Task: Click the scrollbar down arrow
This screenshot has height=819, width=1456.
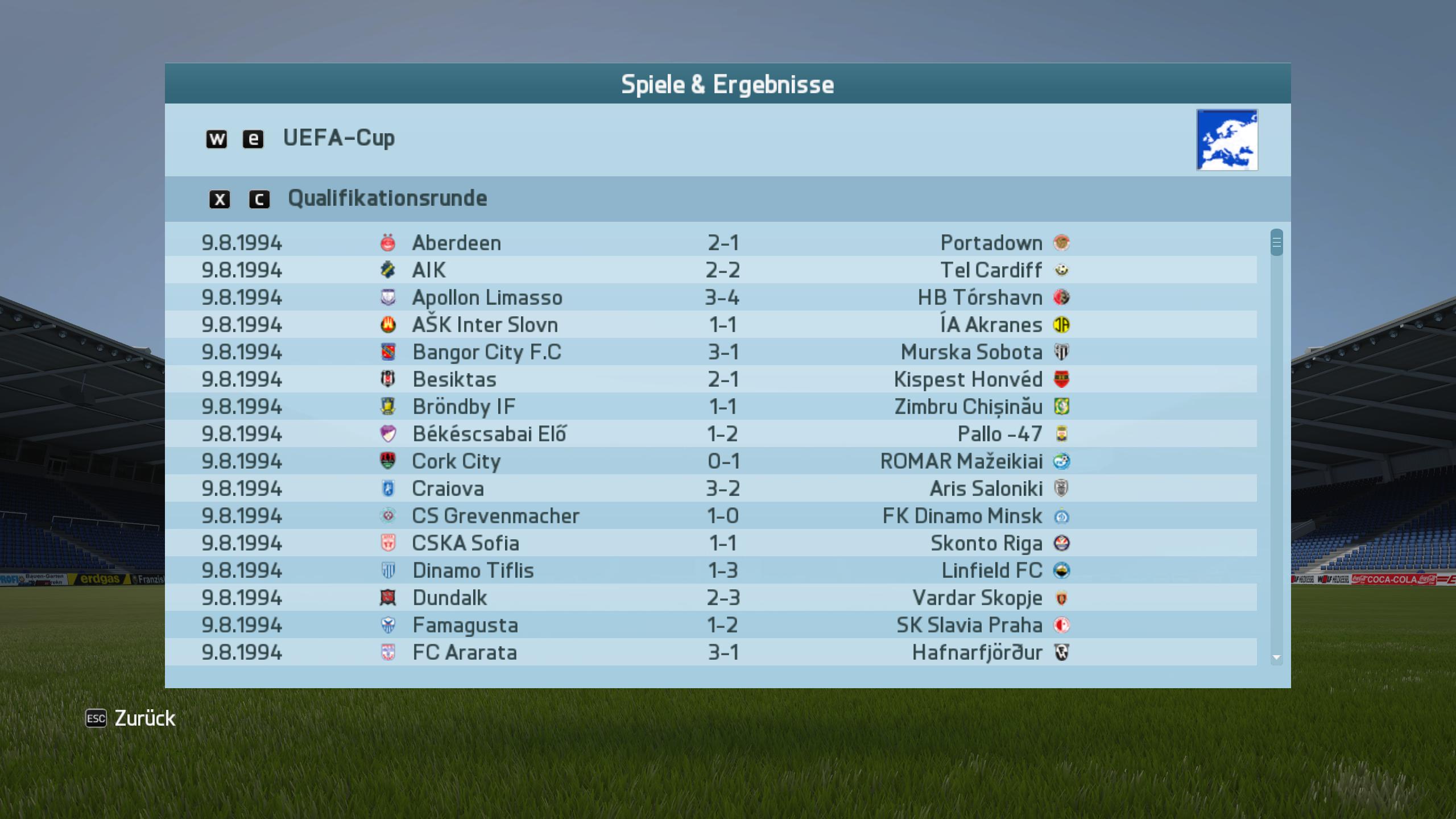Action: pos(1276,657)
